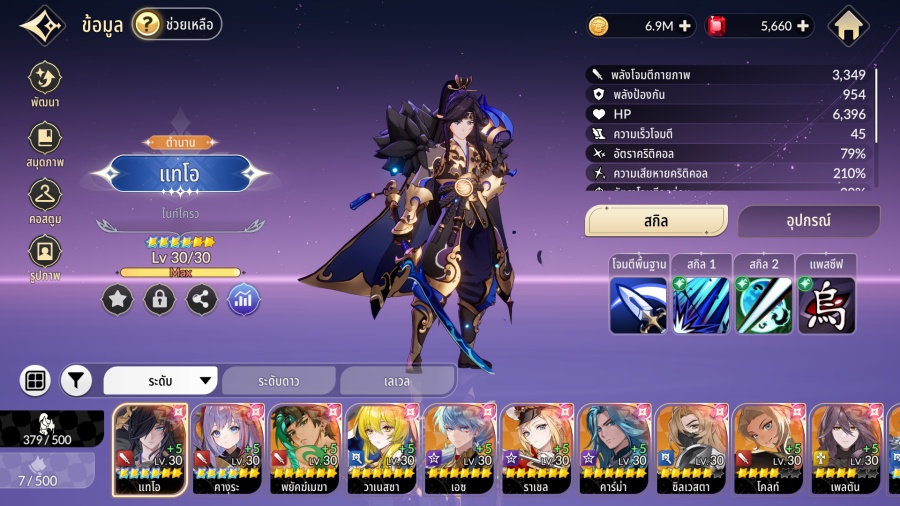Switch to the อุปกรณ์ equipment tab
The width and height of the screenshot is (900, 506).
[809, 221]
